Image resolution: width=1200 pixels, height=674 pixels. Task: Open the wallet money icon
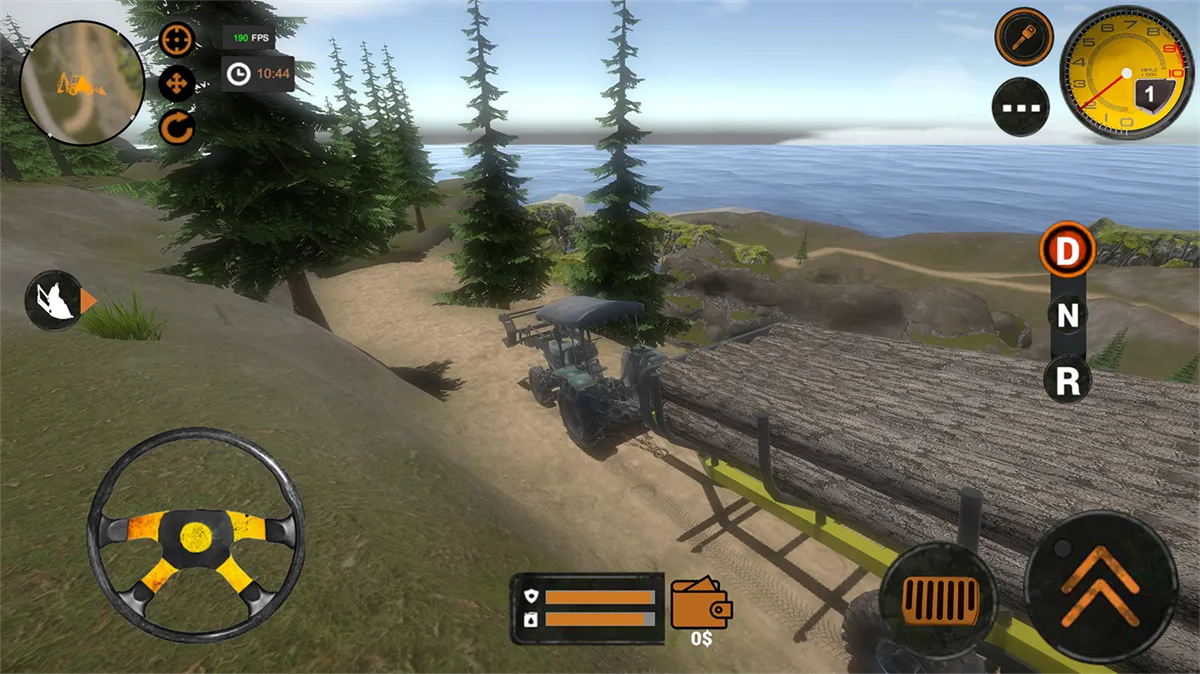tap(701, 602)
